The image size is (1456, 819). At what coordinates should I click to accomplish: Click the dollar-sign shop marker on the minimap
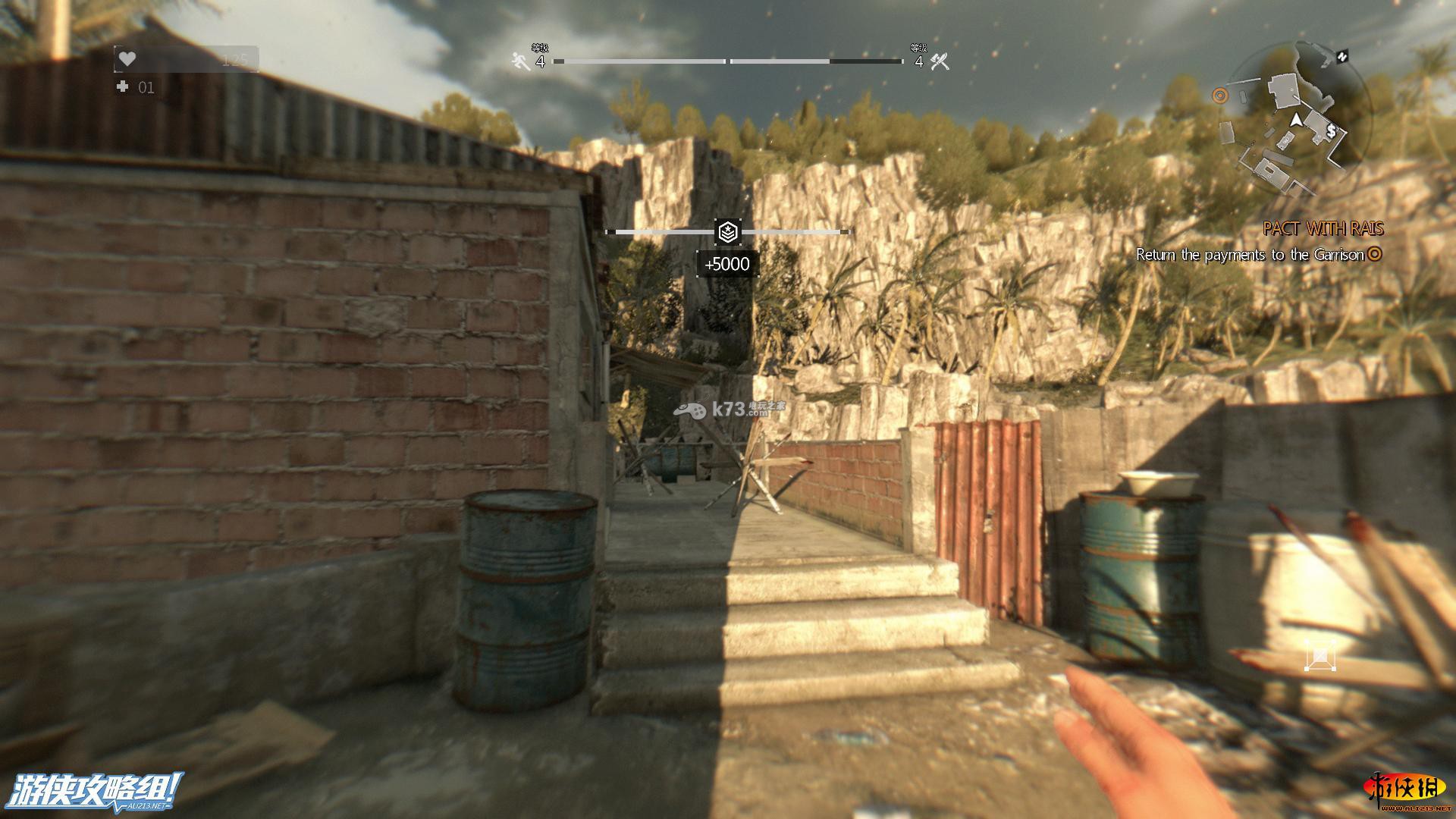1332,132
